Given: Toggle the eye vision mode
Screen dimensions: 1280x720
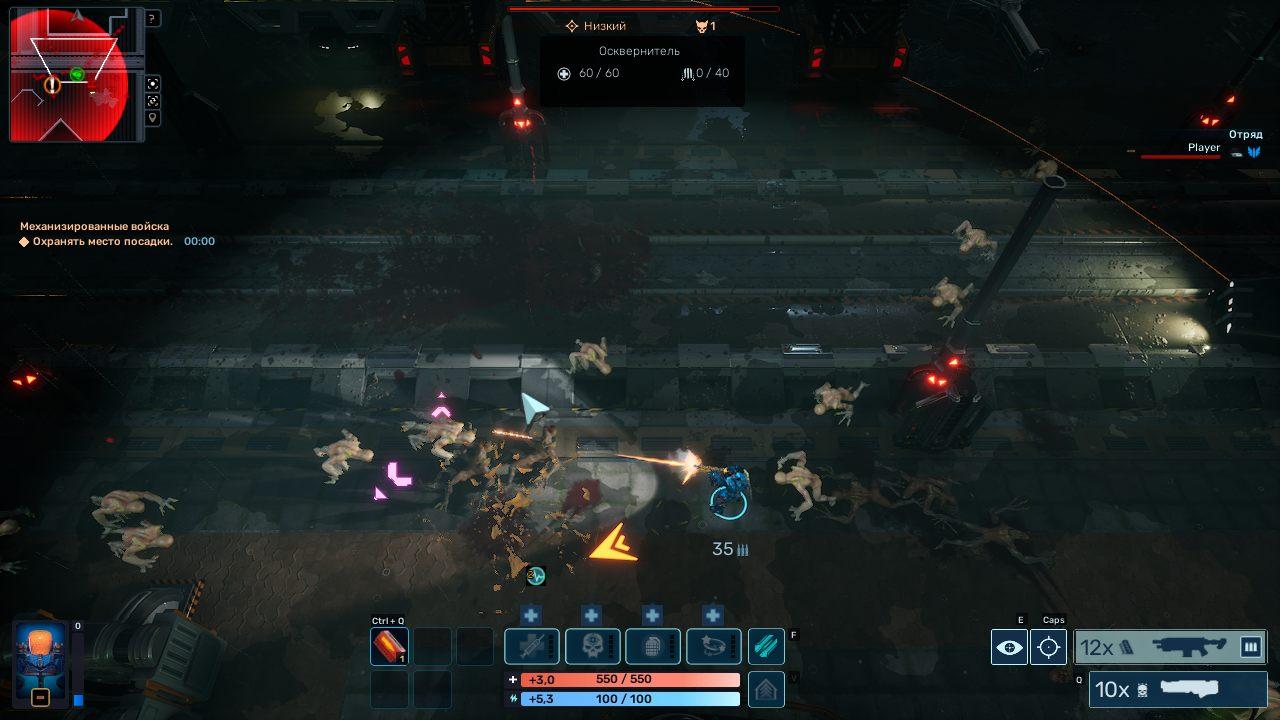Looking at the screenshot, I should tap(1009, 647).
